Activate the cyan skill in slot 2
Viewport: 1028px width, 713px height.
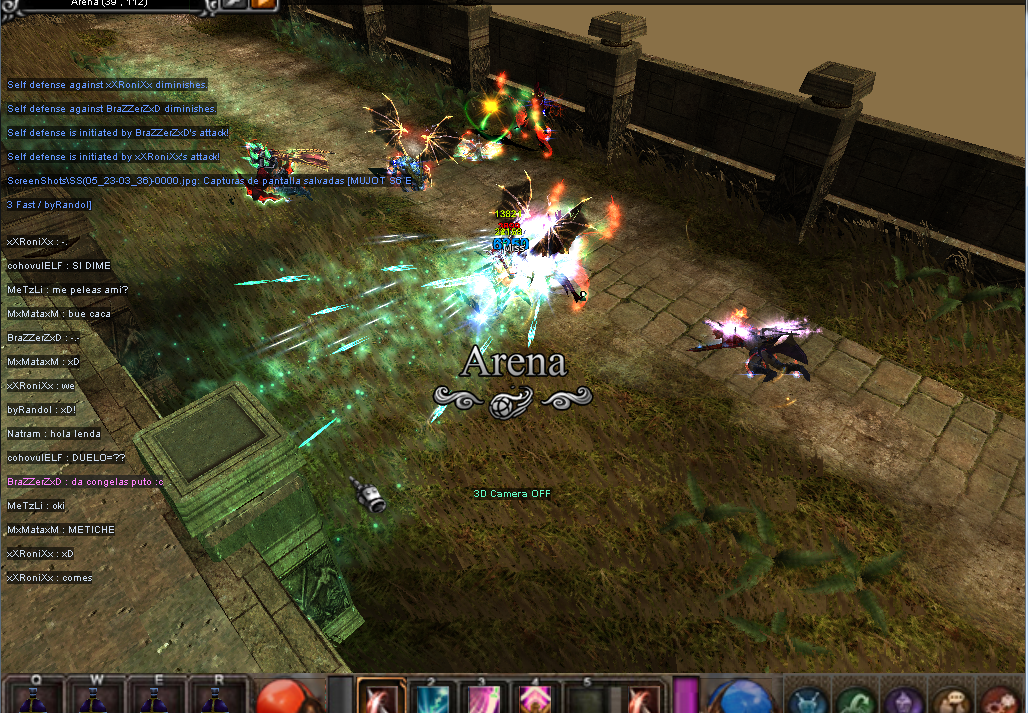[434, 698]
